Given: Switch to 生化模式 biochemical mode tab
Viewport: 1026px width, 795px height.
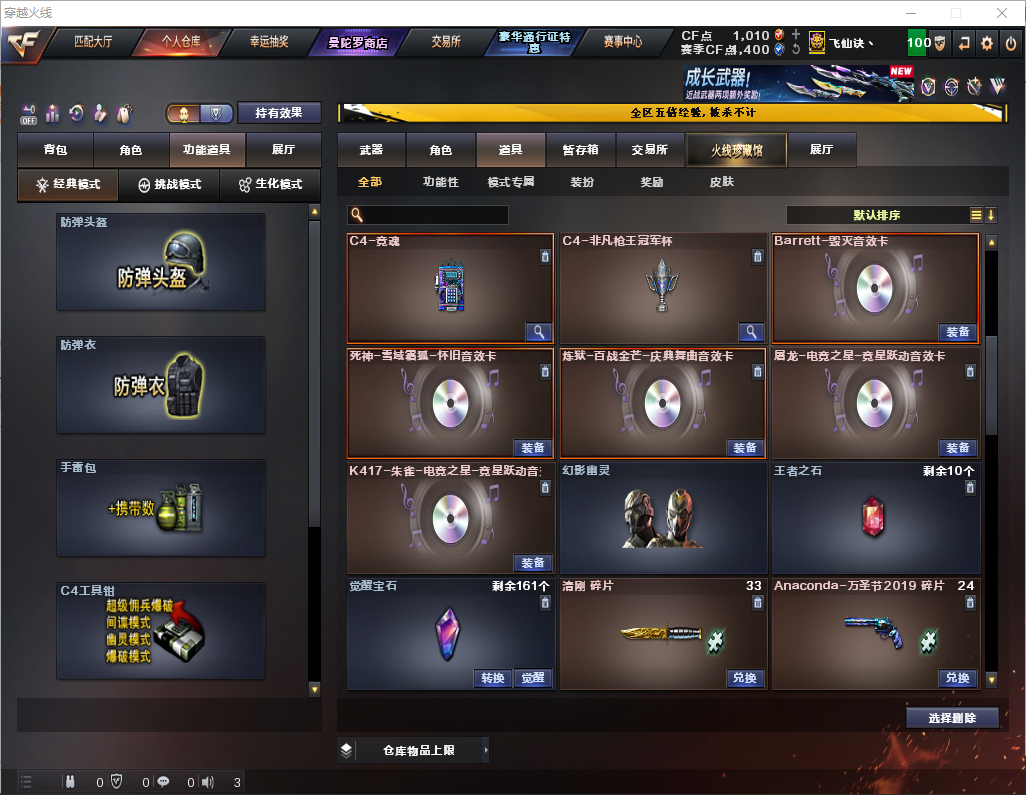Looking at the screenshot, I should coord(270,185).
